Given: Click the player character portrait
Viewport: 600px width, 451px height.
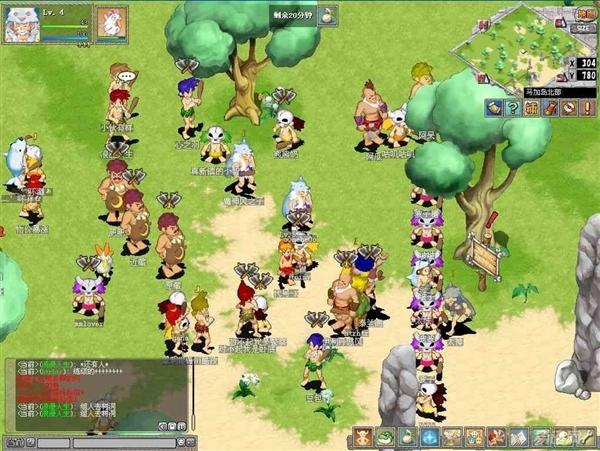Looking at the screenshot, I should click(21, 23).
